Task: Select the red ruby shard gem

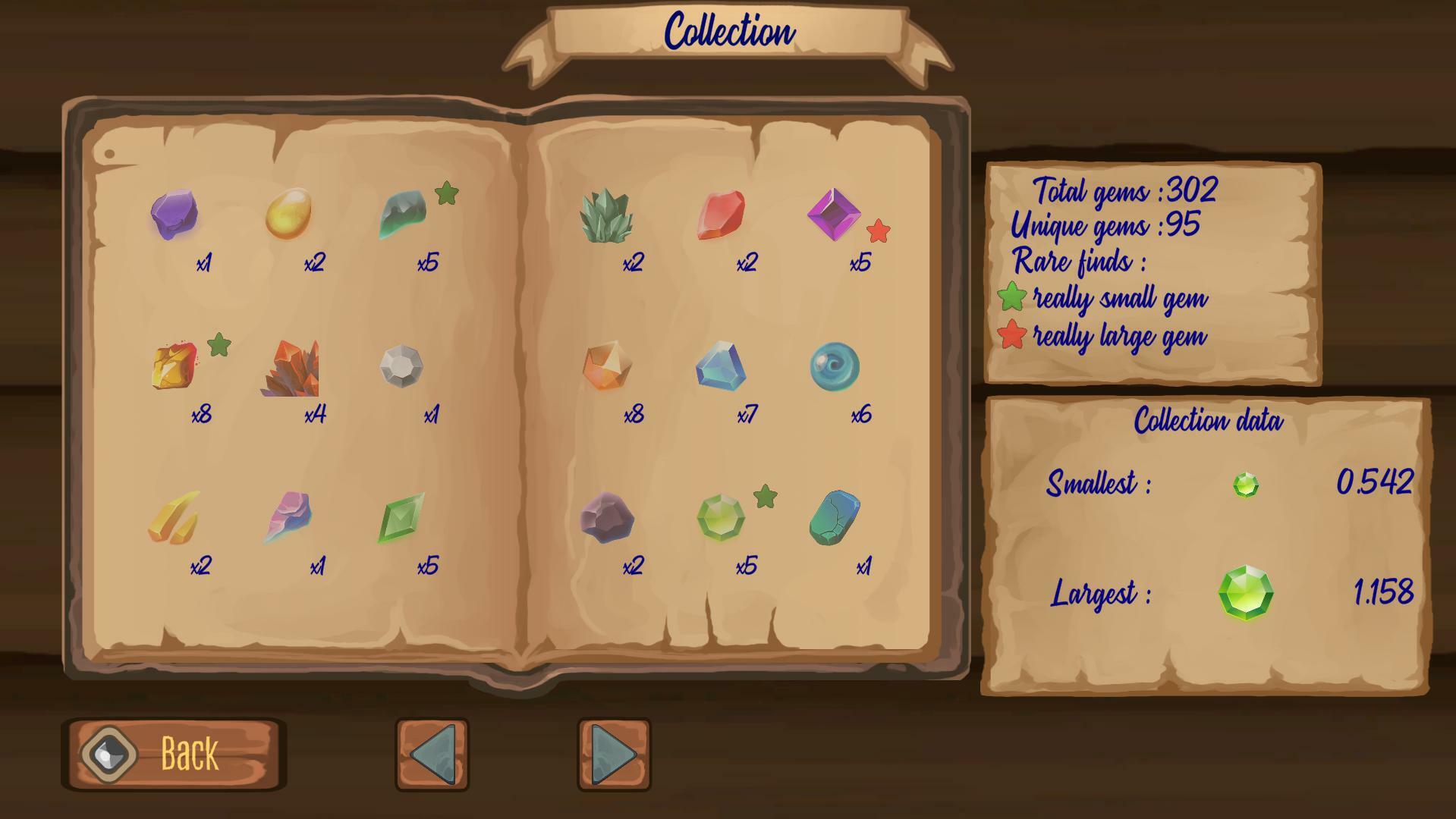Action: click(722, 215)
